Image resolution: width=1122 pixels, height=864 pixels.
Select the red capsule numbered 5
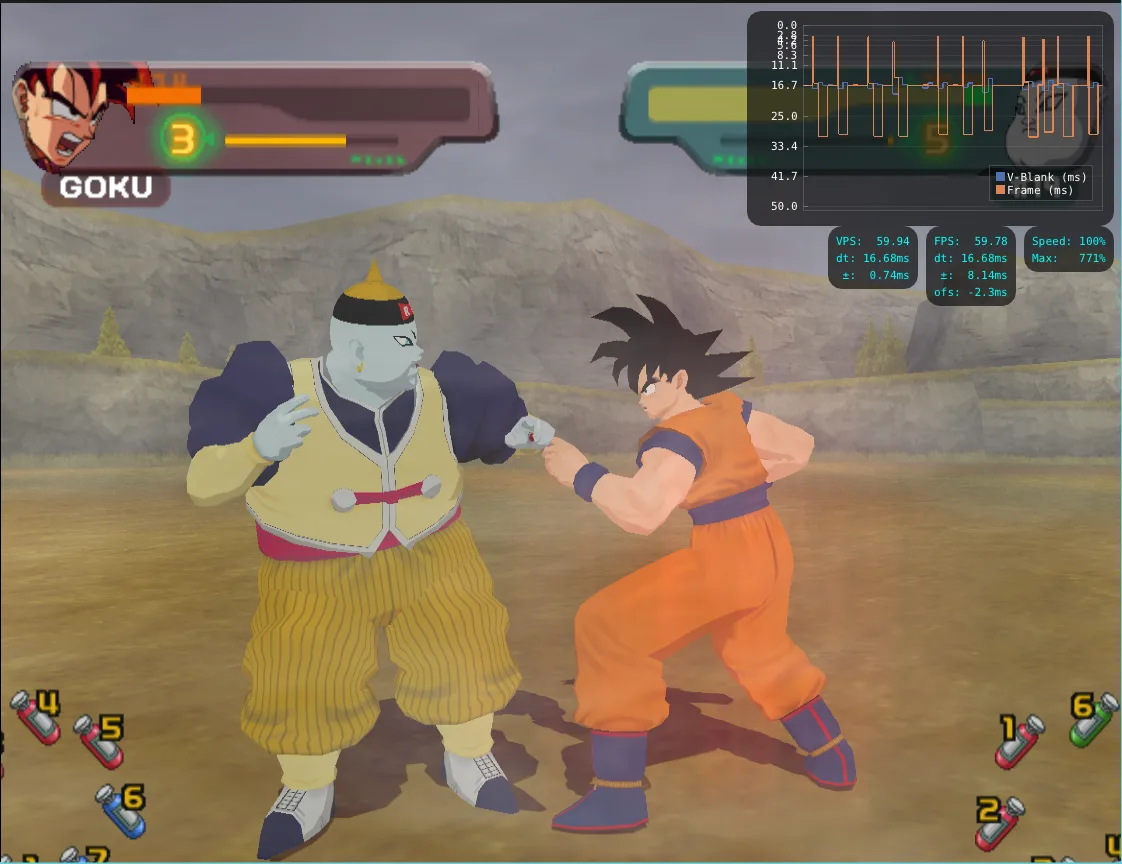point(98,741)
